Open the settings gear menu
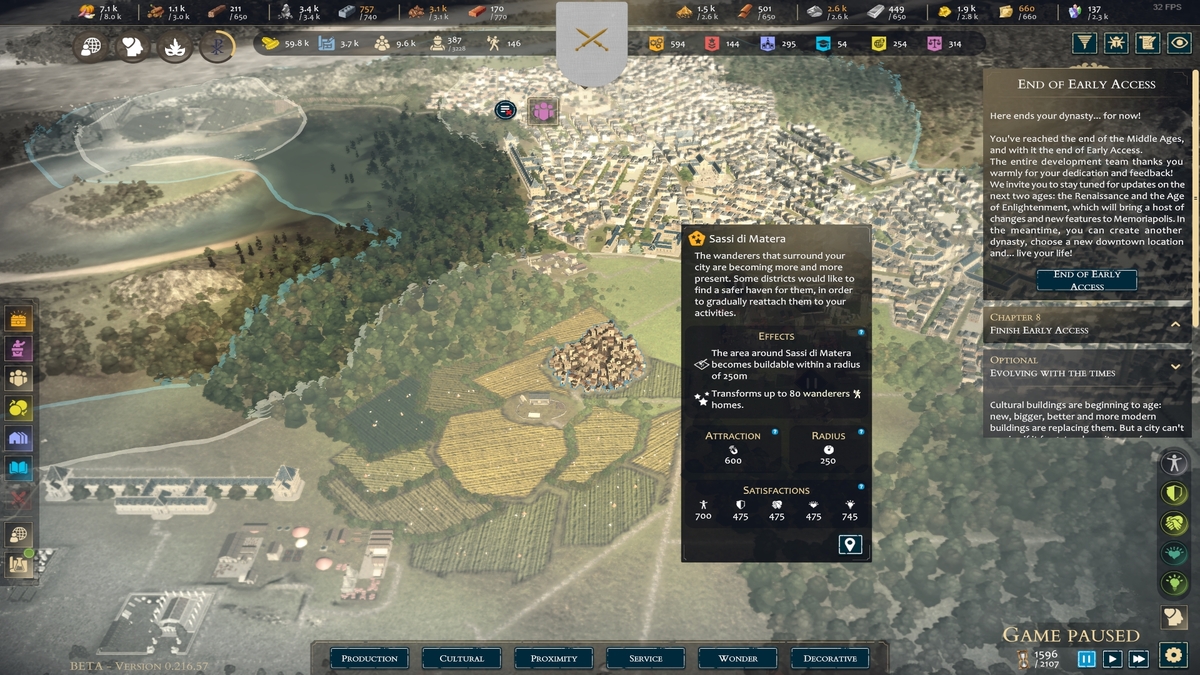Image resolution: width=1200 pixels, height=675 pixels. (1173, 656)
